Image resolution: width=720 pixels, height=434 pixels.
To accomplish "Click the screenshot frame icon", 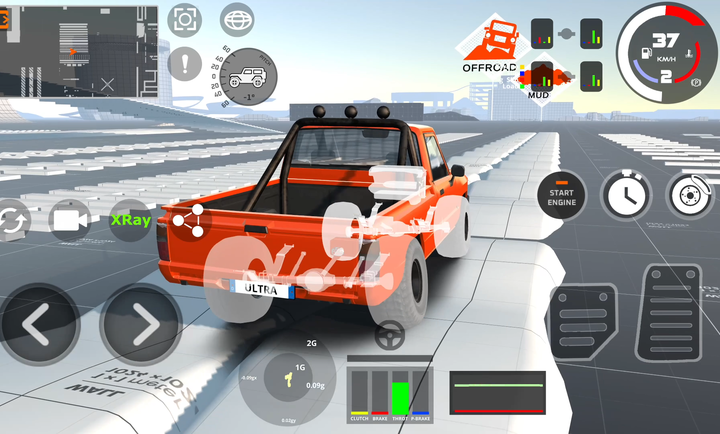I will [185, 20].
